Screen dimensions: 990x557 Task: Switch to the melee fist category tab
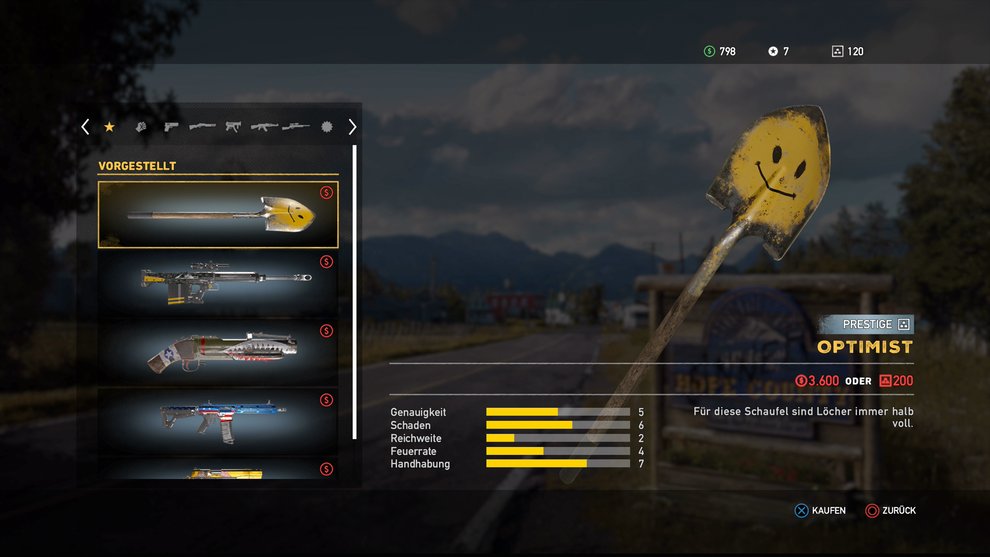tap(141, 127)
